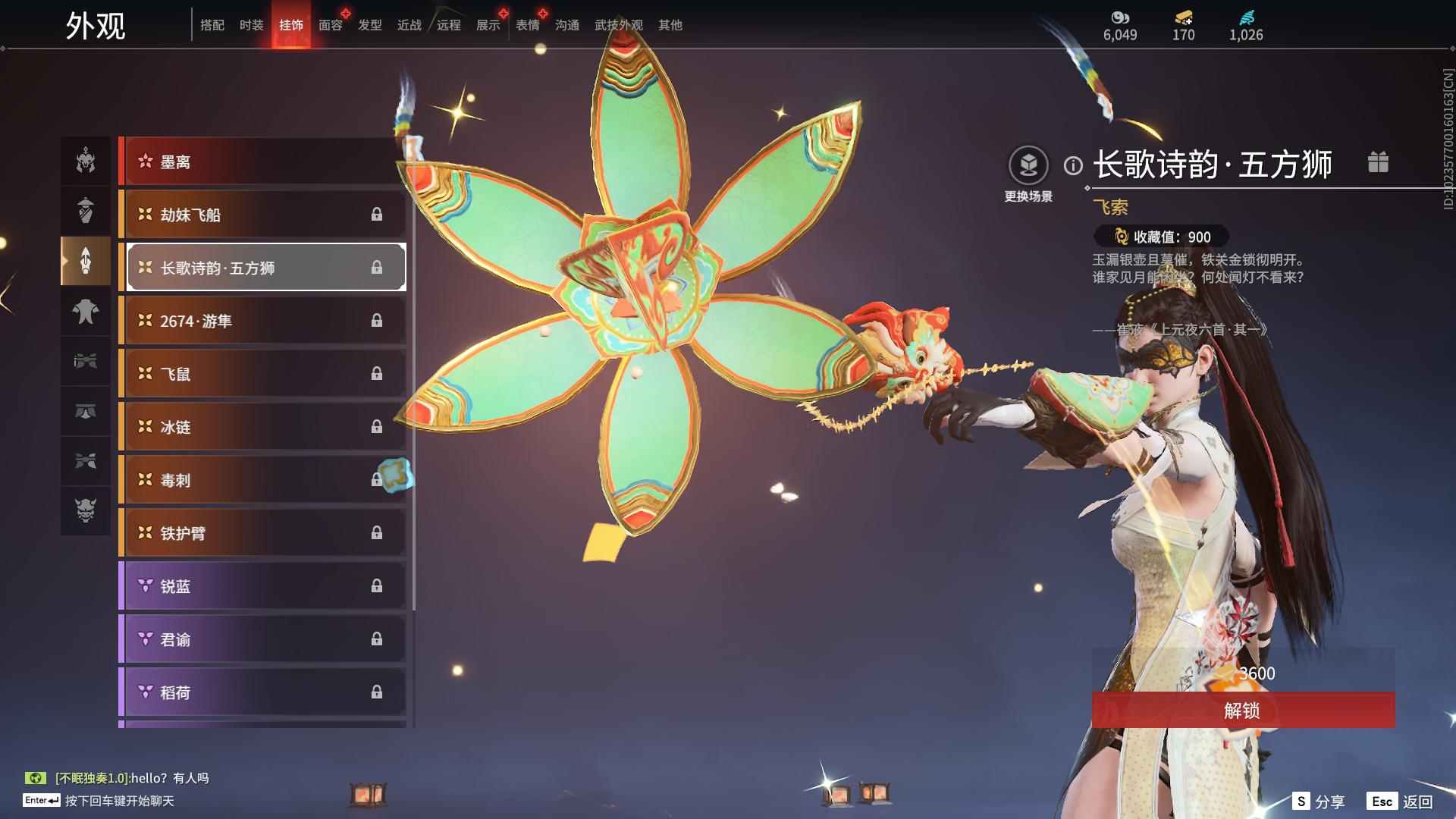The image size is (1456, 819).
Task: Show the 表情 tab
Action: (x=527, y=25)
